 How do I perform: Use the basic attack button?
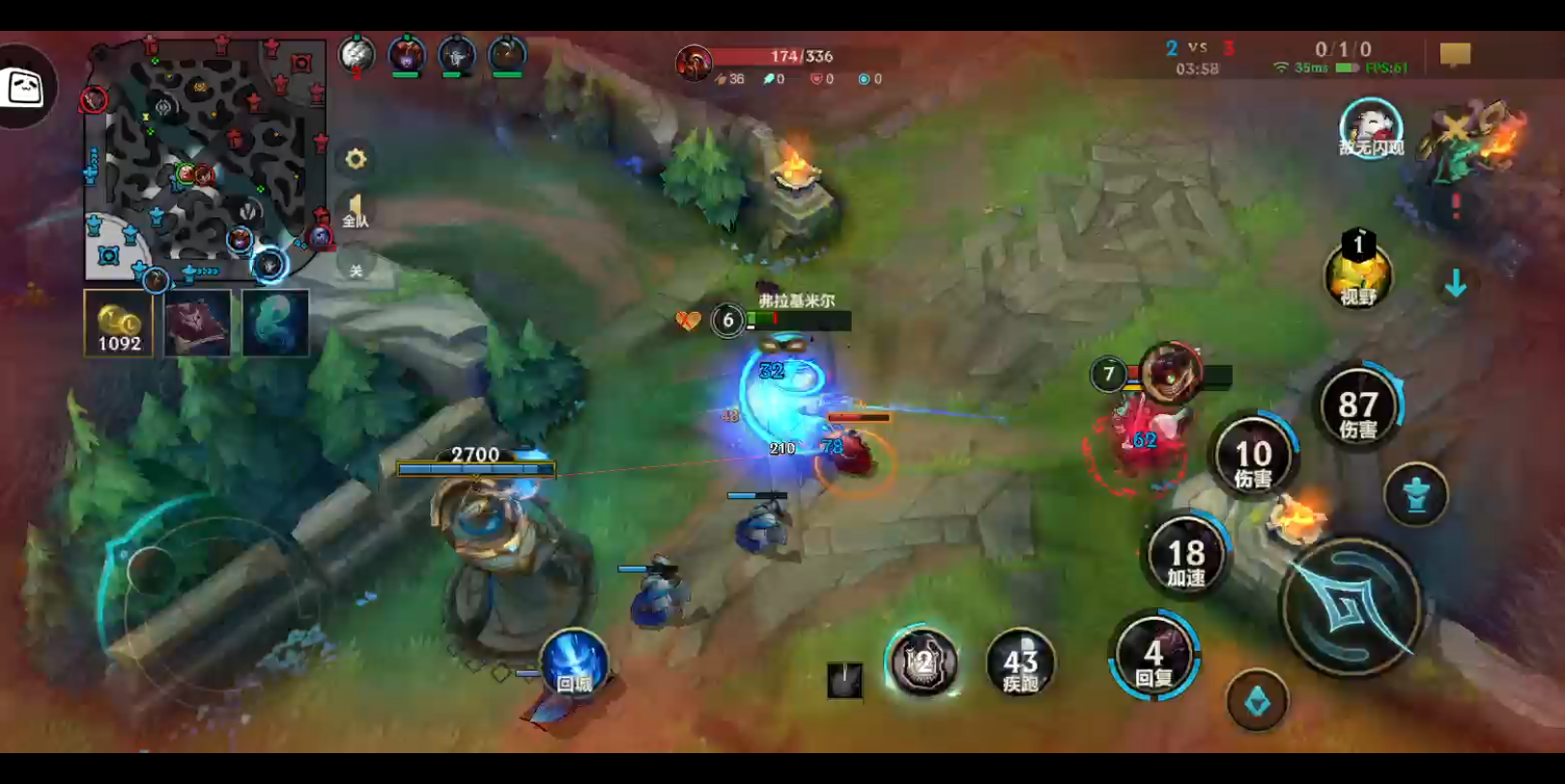pos(1351,607)
